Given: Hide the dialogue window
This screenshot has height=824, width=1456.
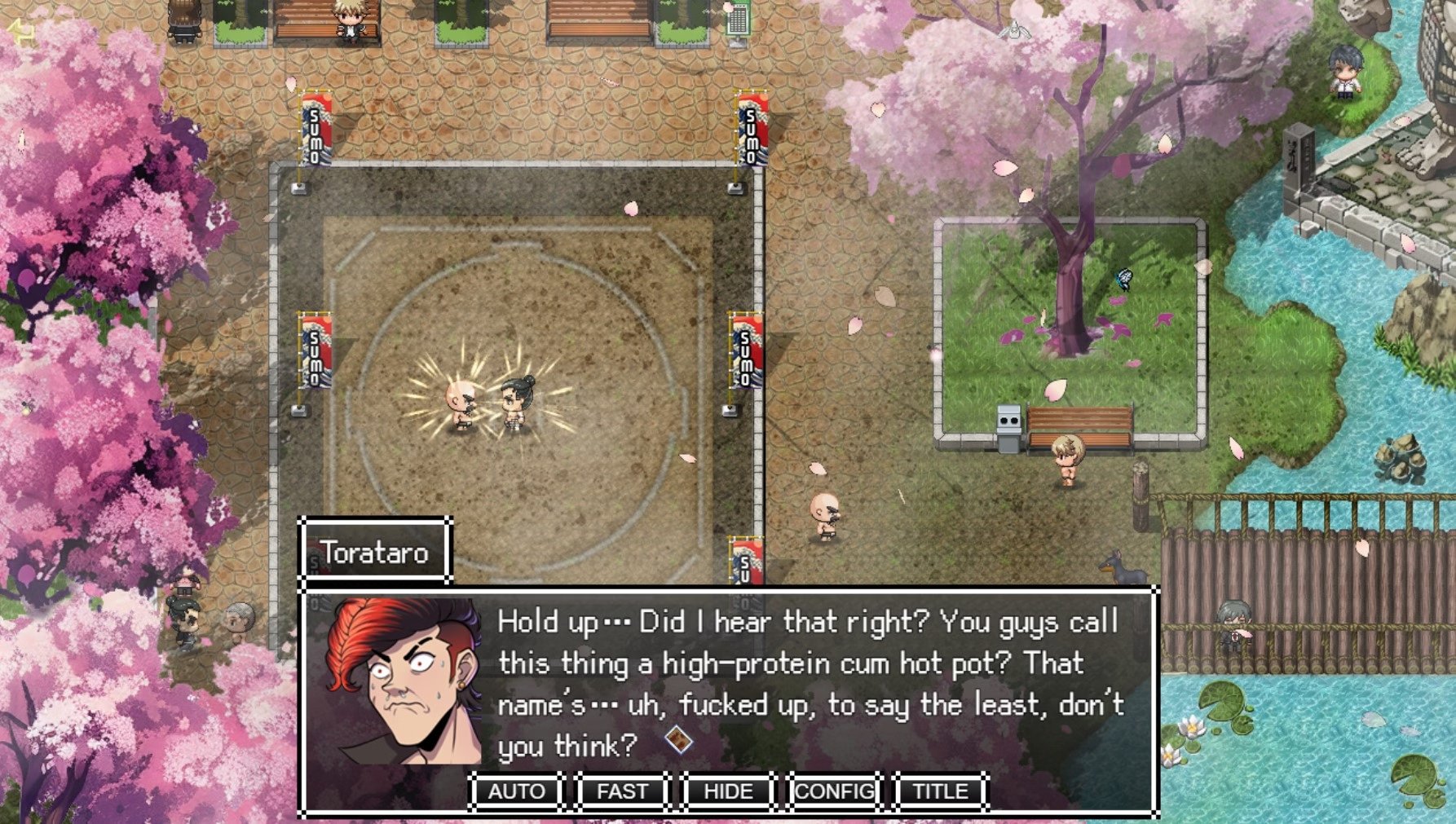Looking at the screenshot, I should click(728, 791).
